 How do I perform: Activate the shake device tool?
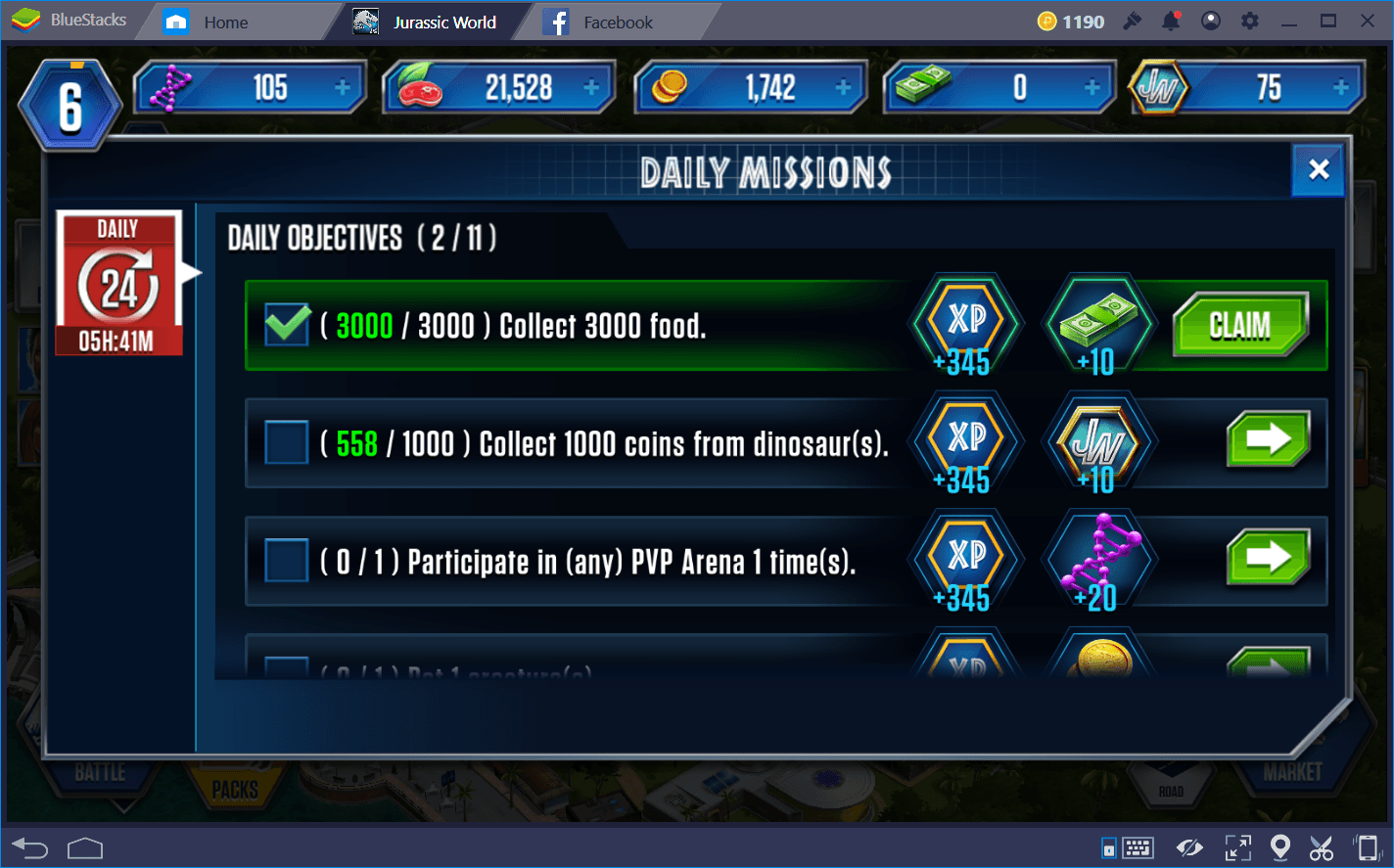click(1368, 847)
